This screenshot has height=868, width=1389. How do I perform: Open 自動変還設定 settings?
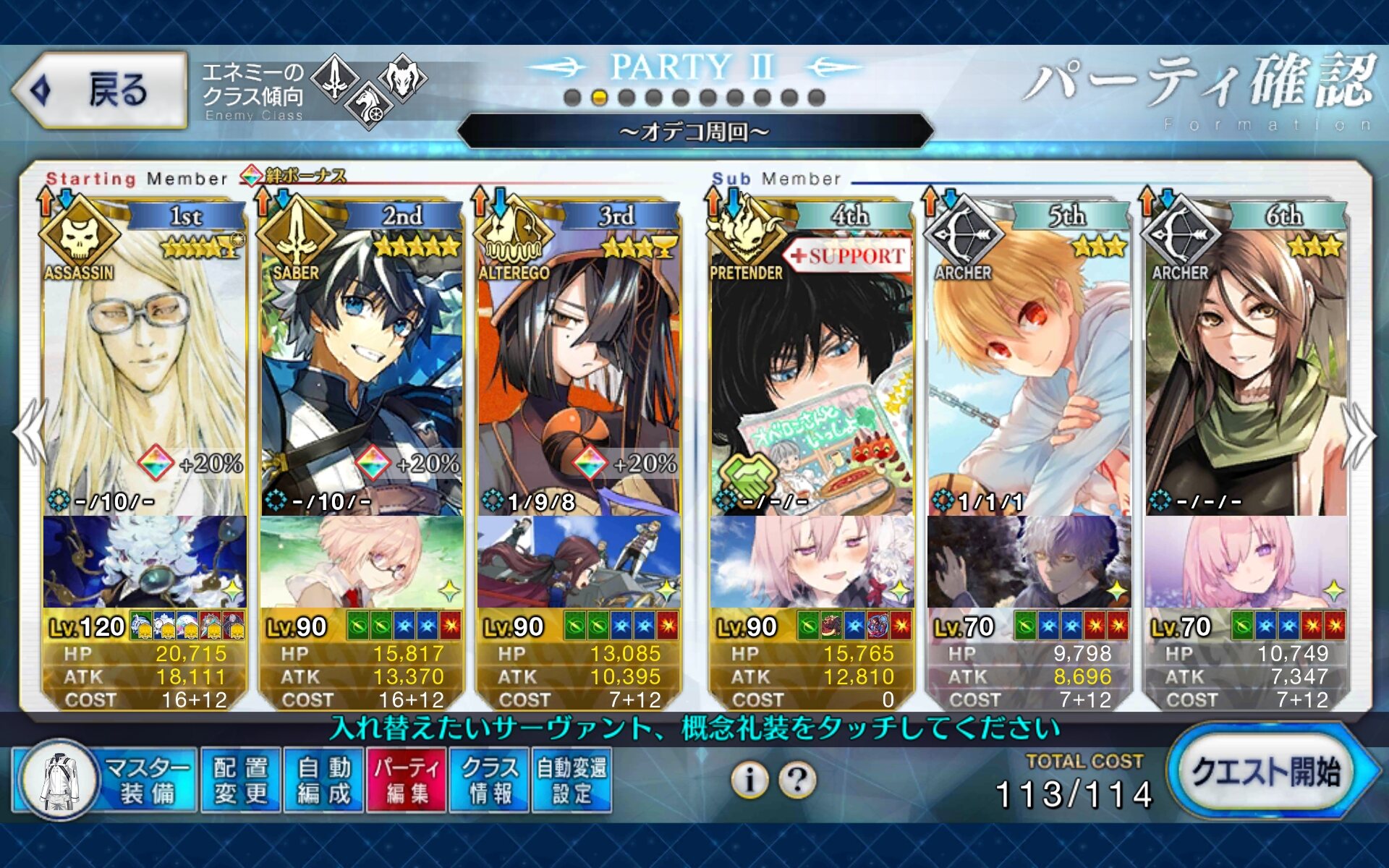[x=572, y=781]
